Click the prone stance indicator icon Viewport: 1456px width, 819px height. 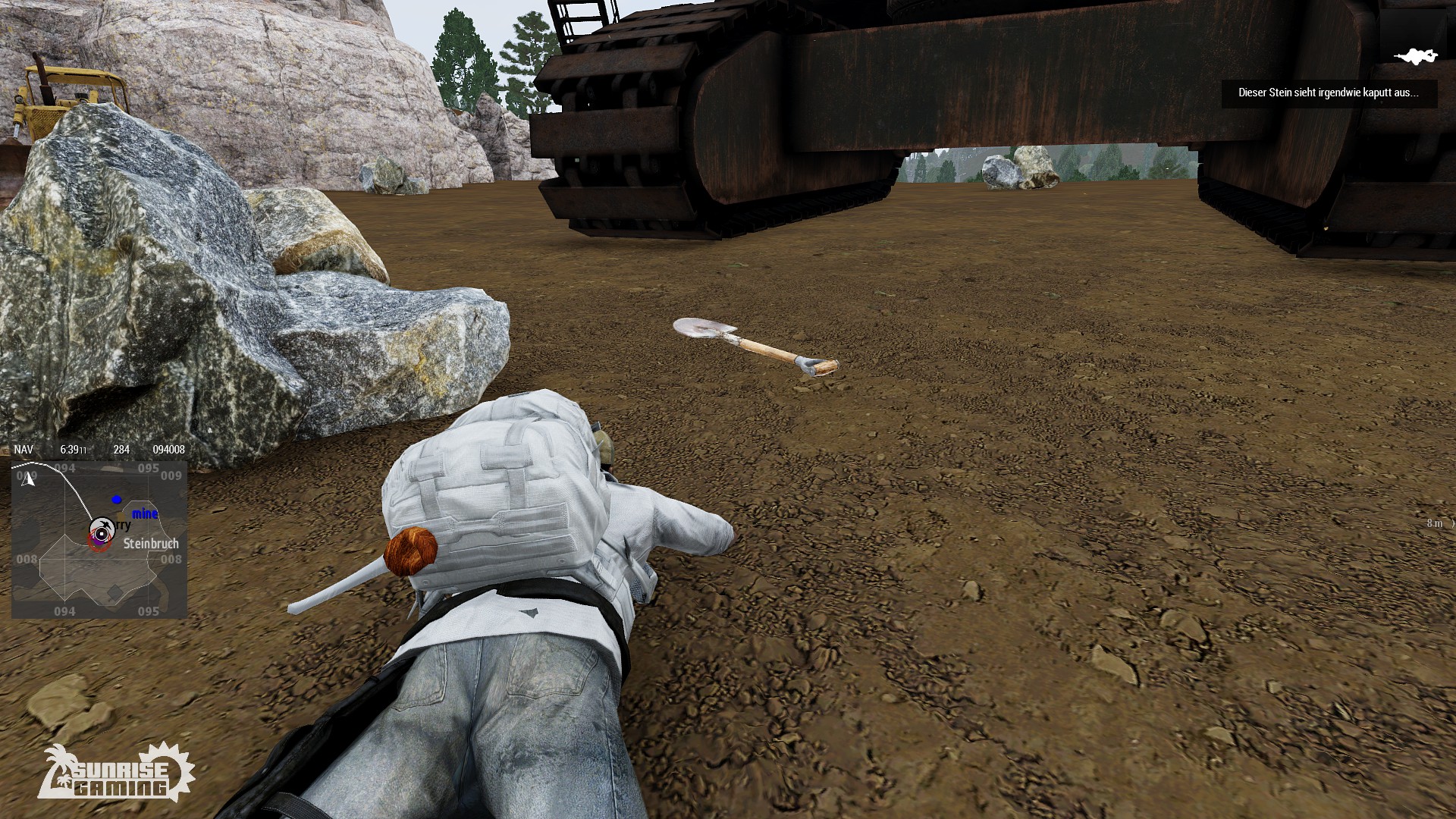coord(1415,57)
